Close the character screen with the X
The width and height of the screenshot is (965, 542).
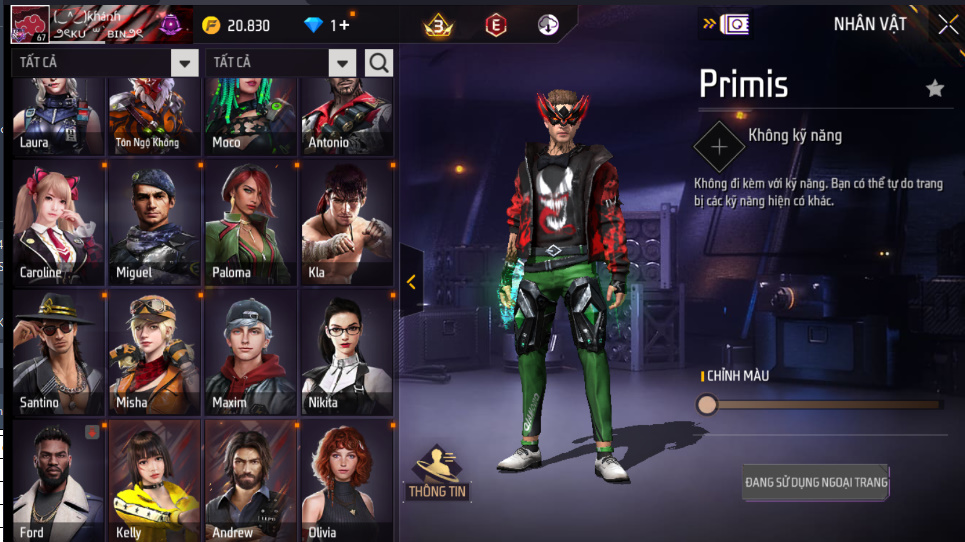(x=947, y=25)
